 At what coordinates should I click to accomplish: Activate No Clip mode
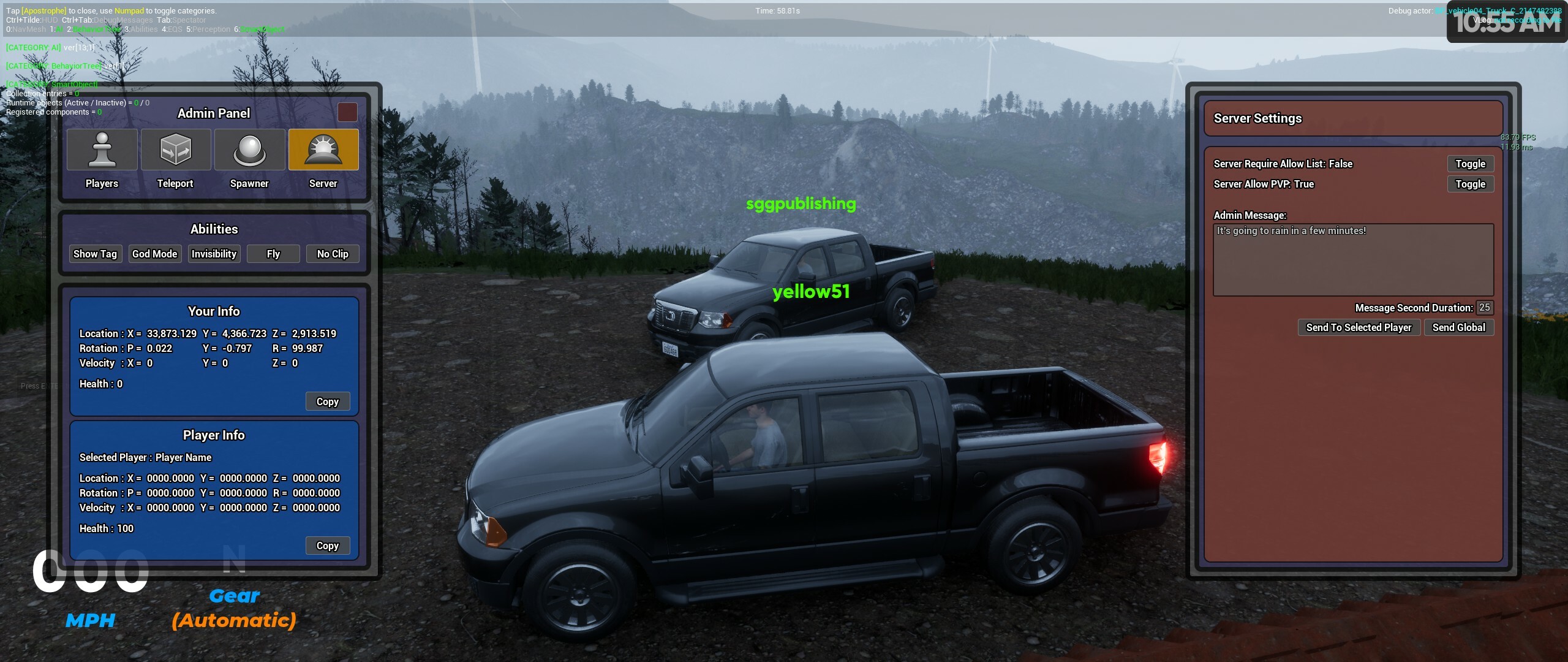[x=332, y=254]
